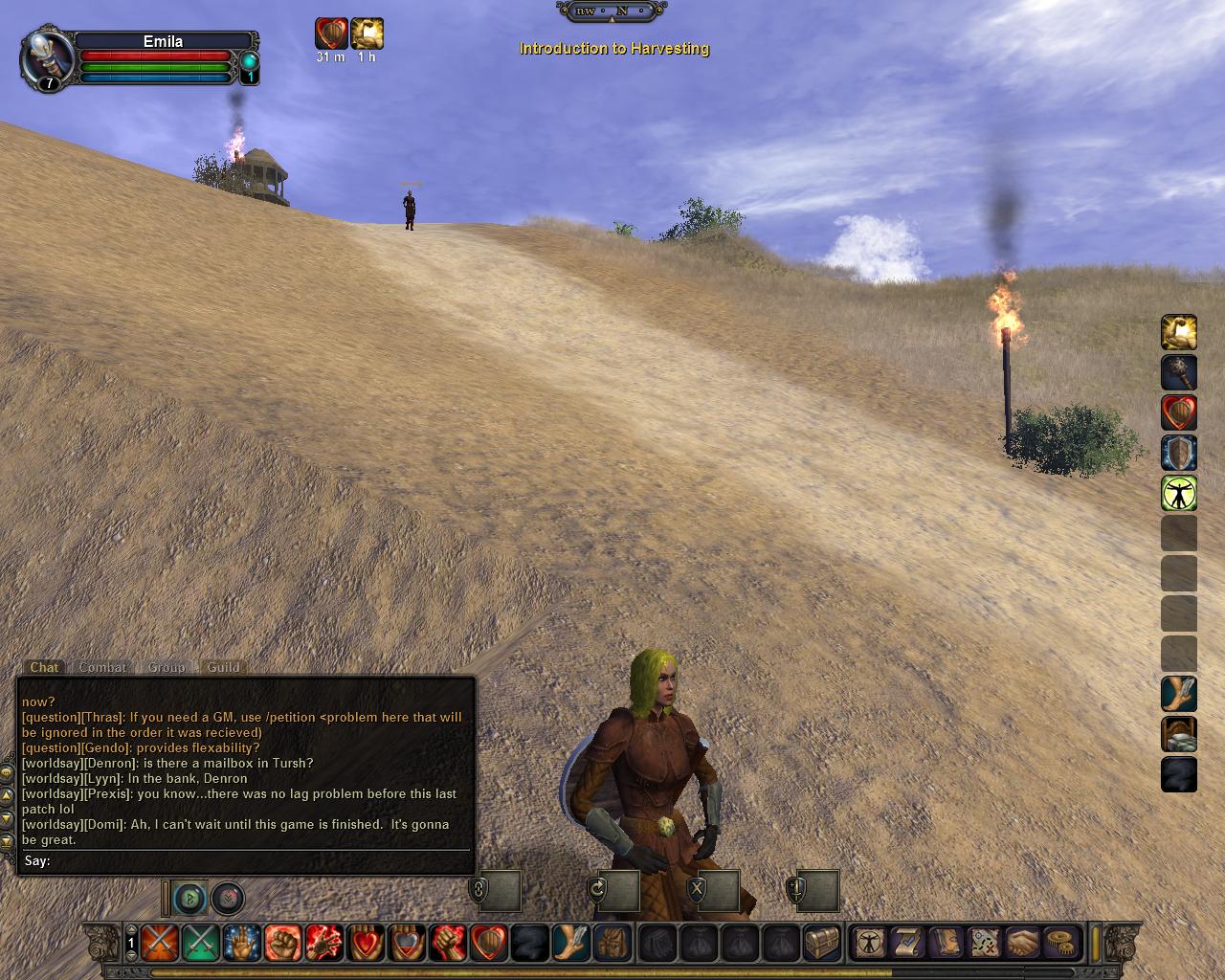The height and width of the screenshot is (980, 1225).
Task: Open the Group chat tab
Action: click(x=167, y=667)
